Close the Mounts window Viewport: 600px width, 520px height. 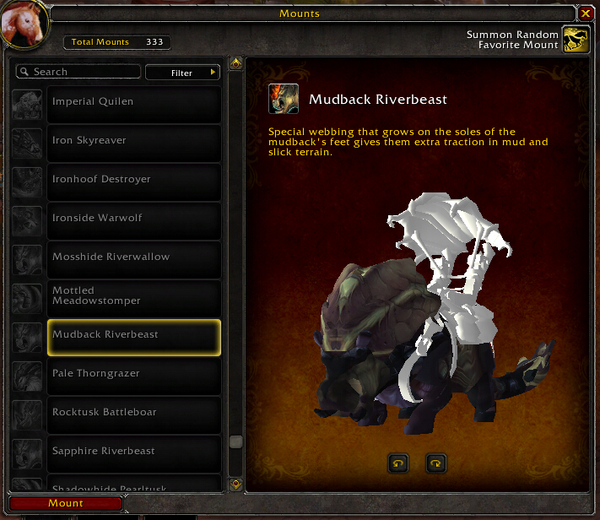(586, 13)
